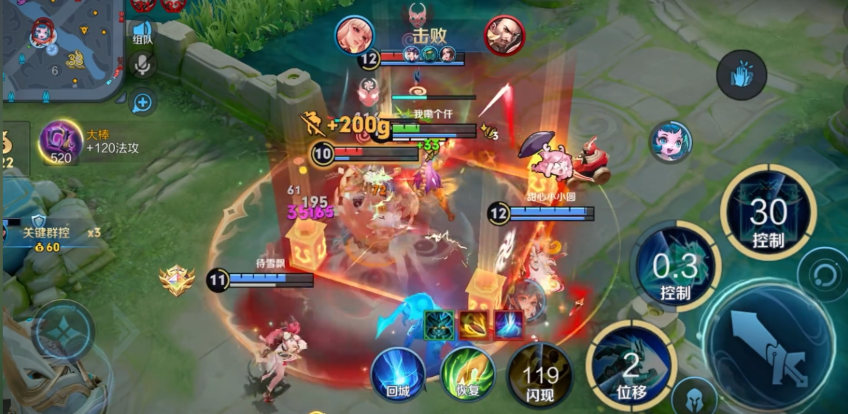Buy the recommended 大棒 item

tap(60, 141)
